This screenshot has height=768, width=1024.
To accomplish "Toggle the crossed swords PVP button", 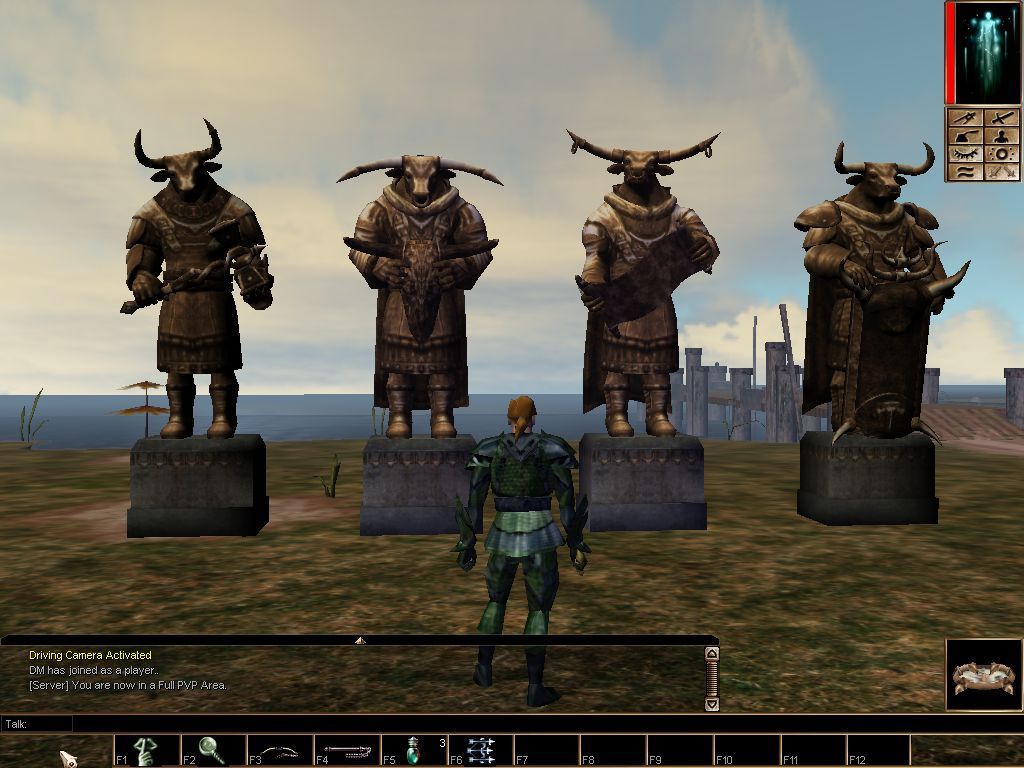I will [x=1001, y=172].
